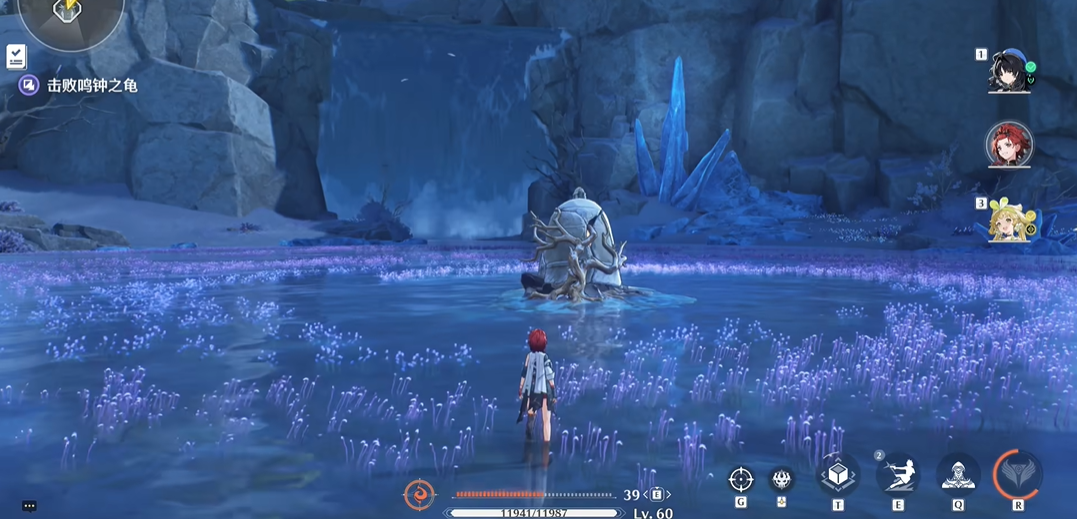Viewport: 1077px width, 519px height.
Task: Activate the crosshair lock-on icon
Action: pyautogui.click(x=740, y=479)
